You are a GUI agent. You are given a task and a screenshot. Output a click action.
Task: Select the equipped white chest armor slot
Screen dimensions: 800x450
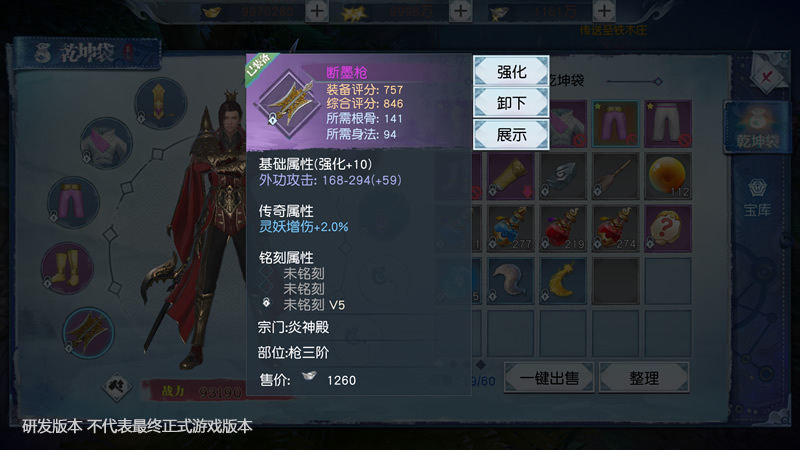tap(95, 140)
